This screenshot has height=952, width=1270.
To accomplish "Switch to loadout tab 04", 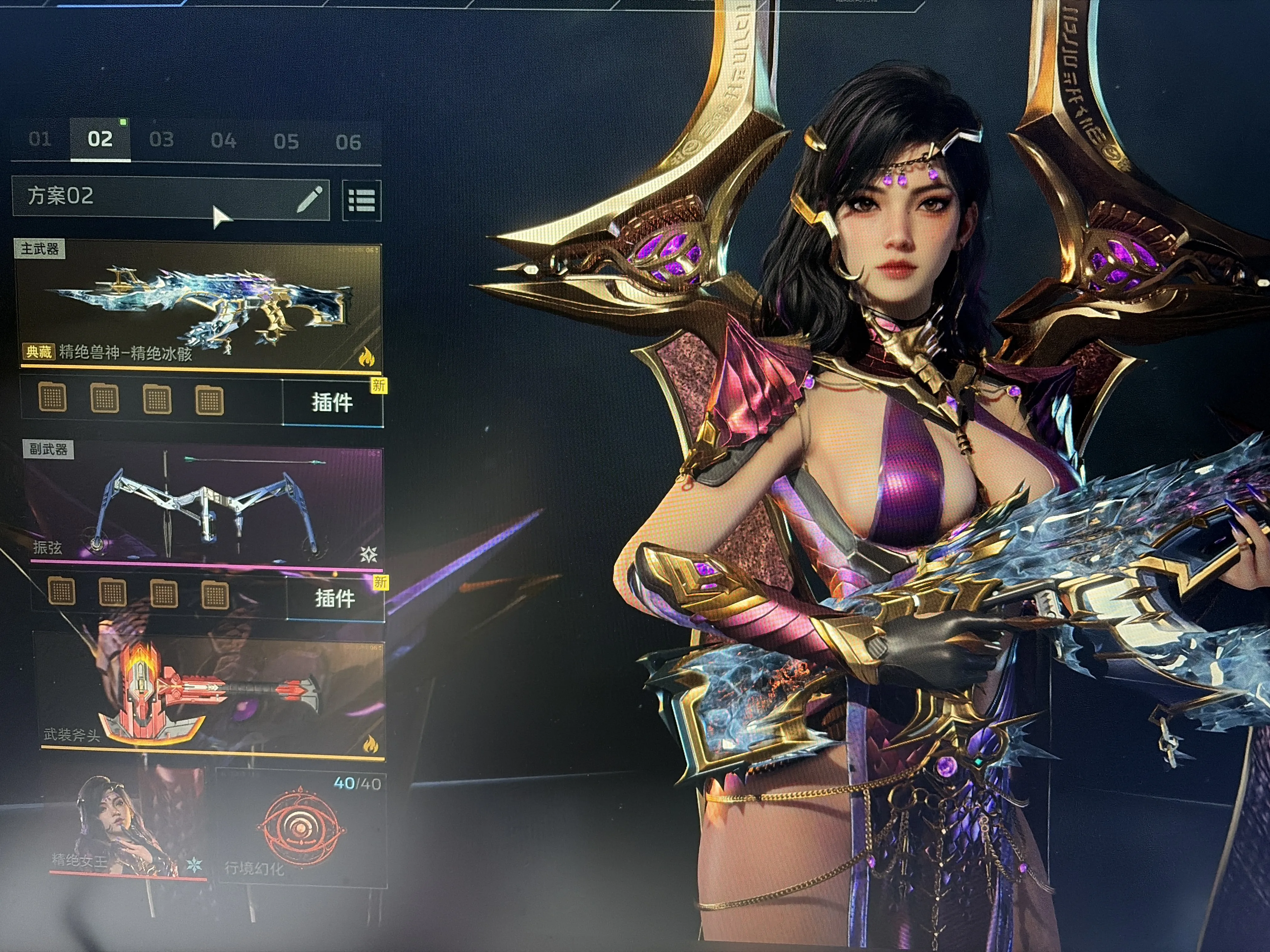I will click(x=223, y=141).
